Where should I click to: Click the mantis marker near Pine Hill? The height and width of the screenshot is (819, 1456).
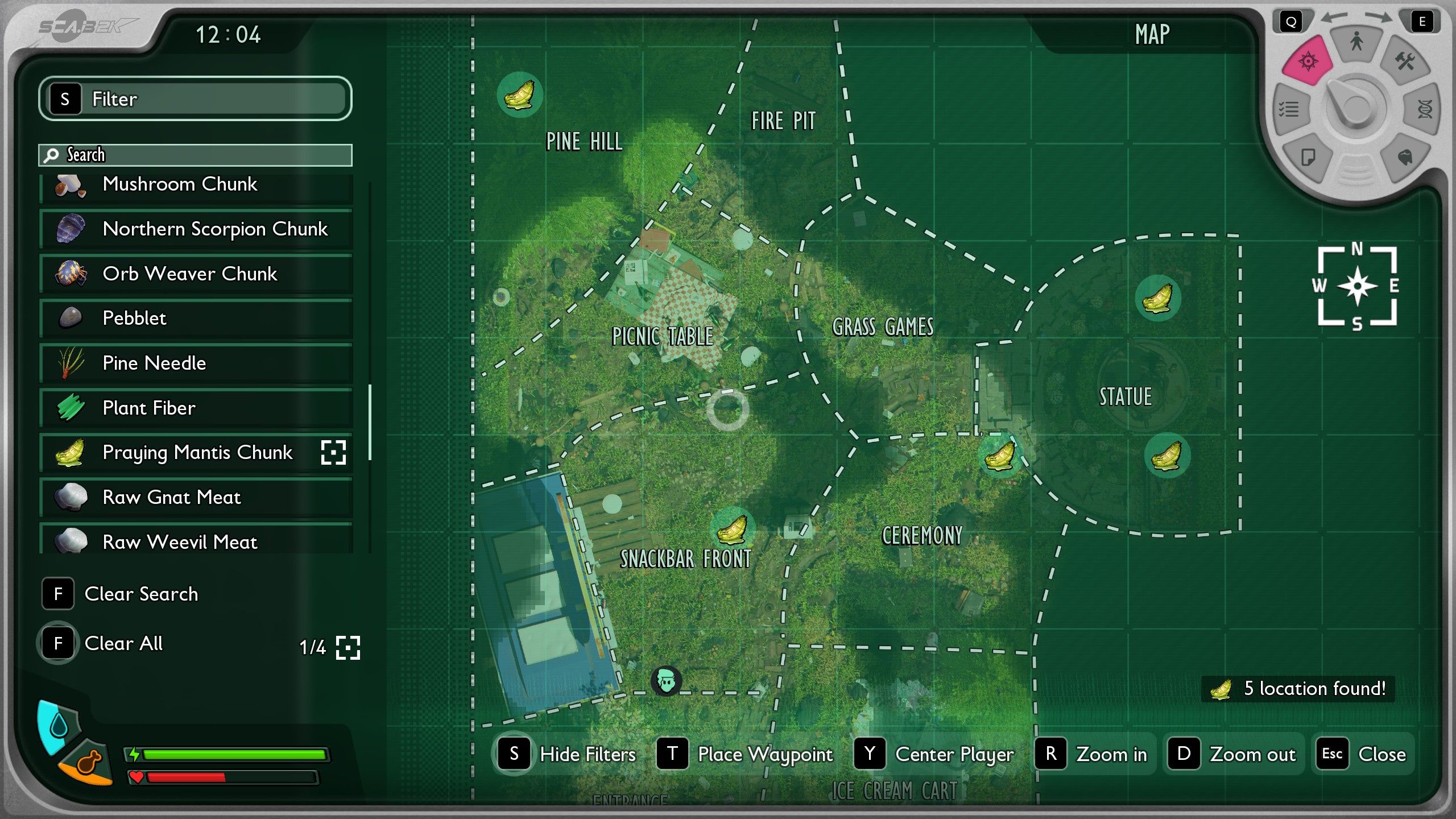click(x=519, y=94)
